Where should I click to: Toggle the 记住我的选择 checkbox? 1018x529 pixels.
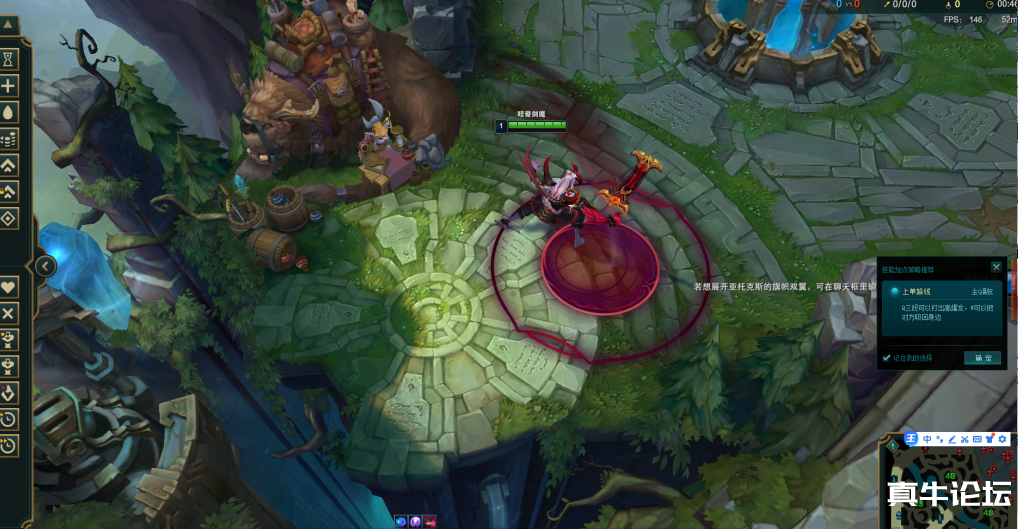click(x=887, y=357)
